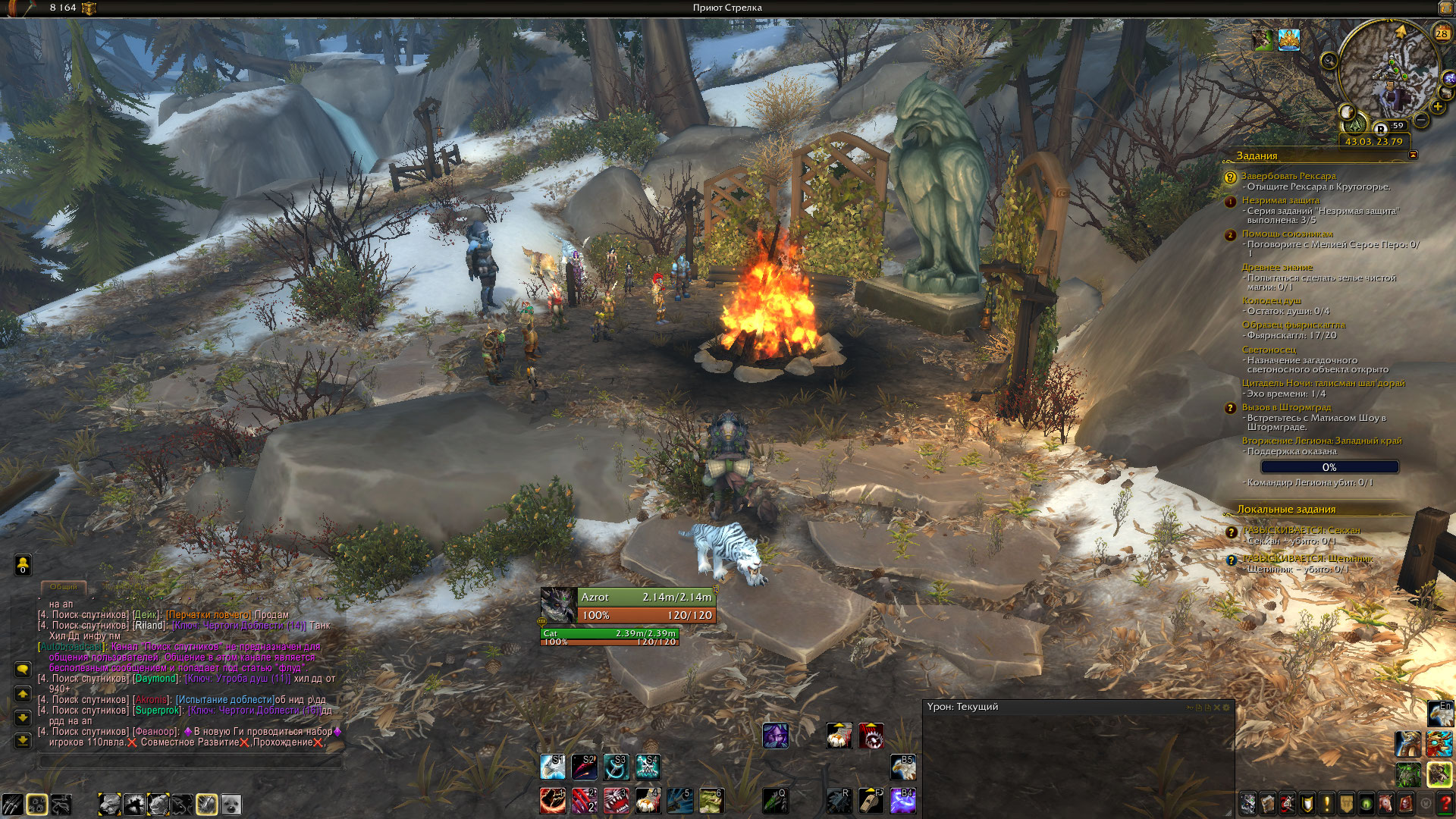The image size is (1456, 819).
Task: Open the calendar showing day 28
Action: [1442, 33]
